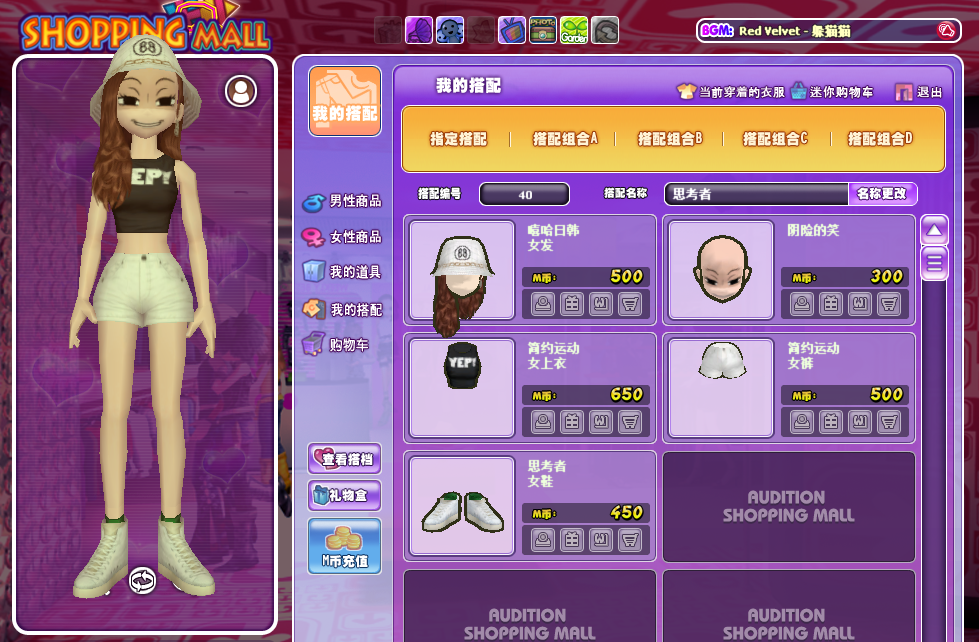
Task: Open the 礼物盒 gift box
Action: [344, 495]
